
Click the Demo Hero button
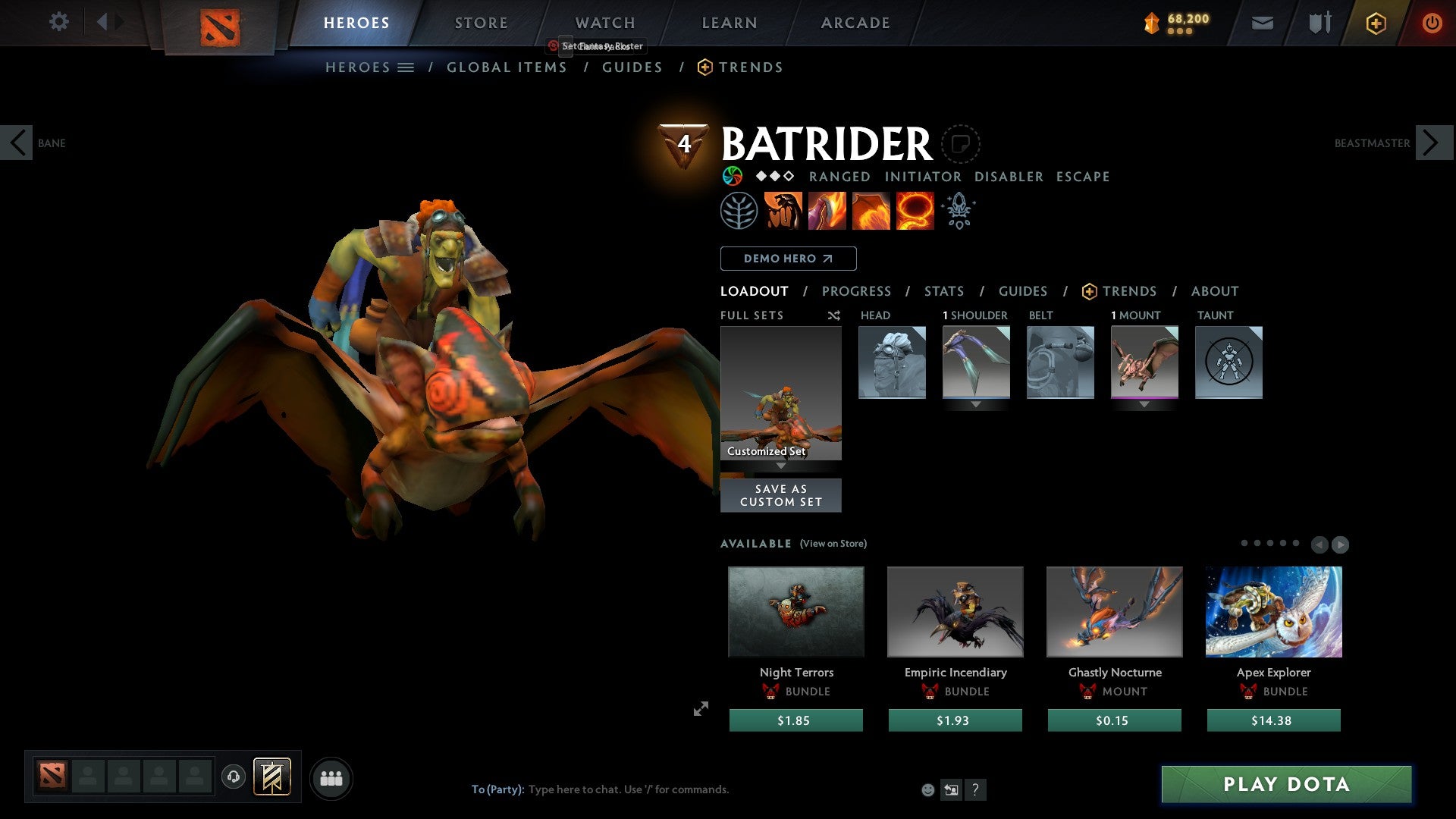pos(788,258)
